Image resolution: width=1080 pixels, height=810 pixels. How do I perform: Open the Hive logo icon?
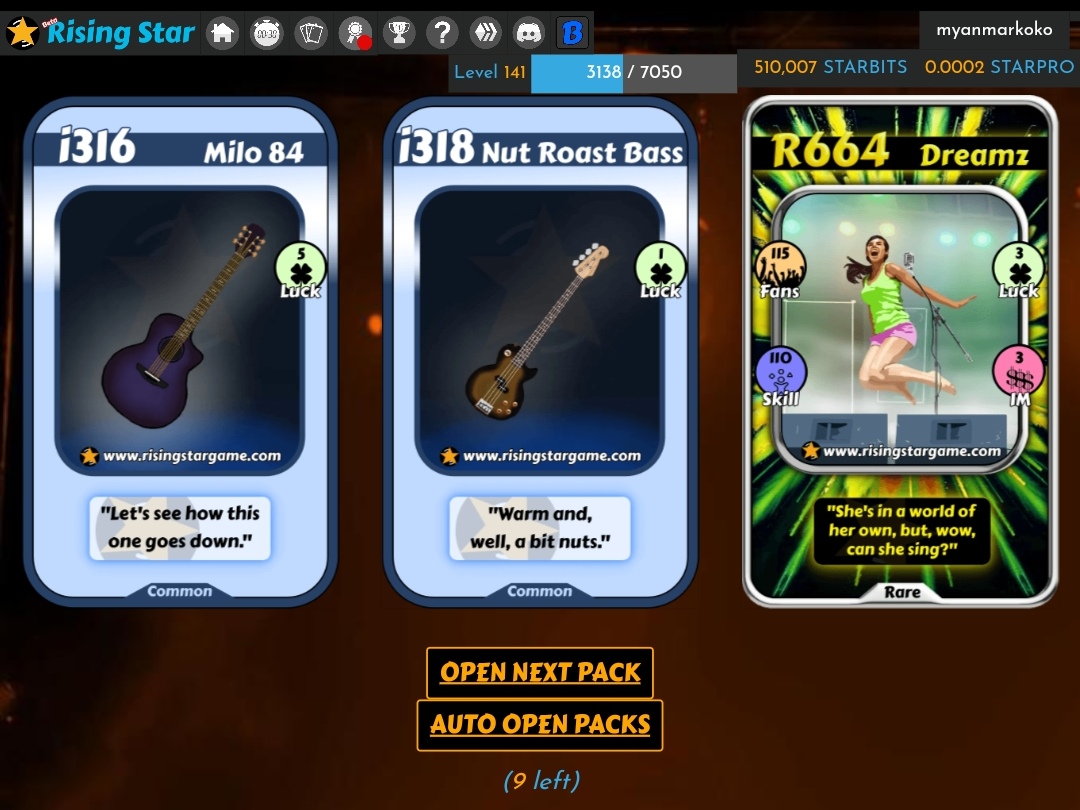[x=486, y=34]
